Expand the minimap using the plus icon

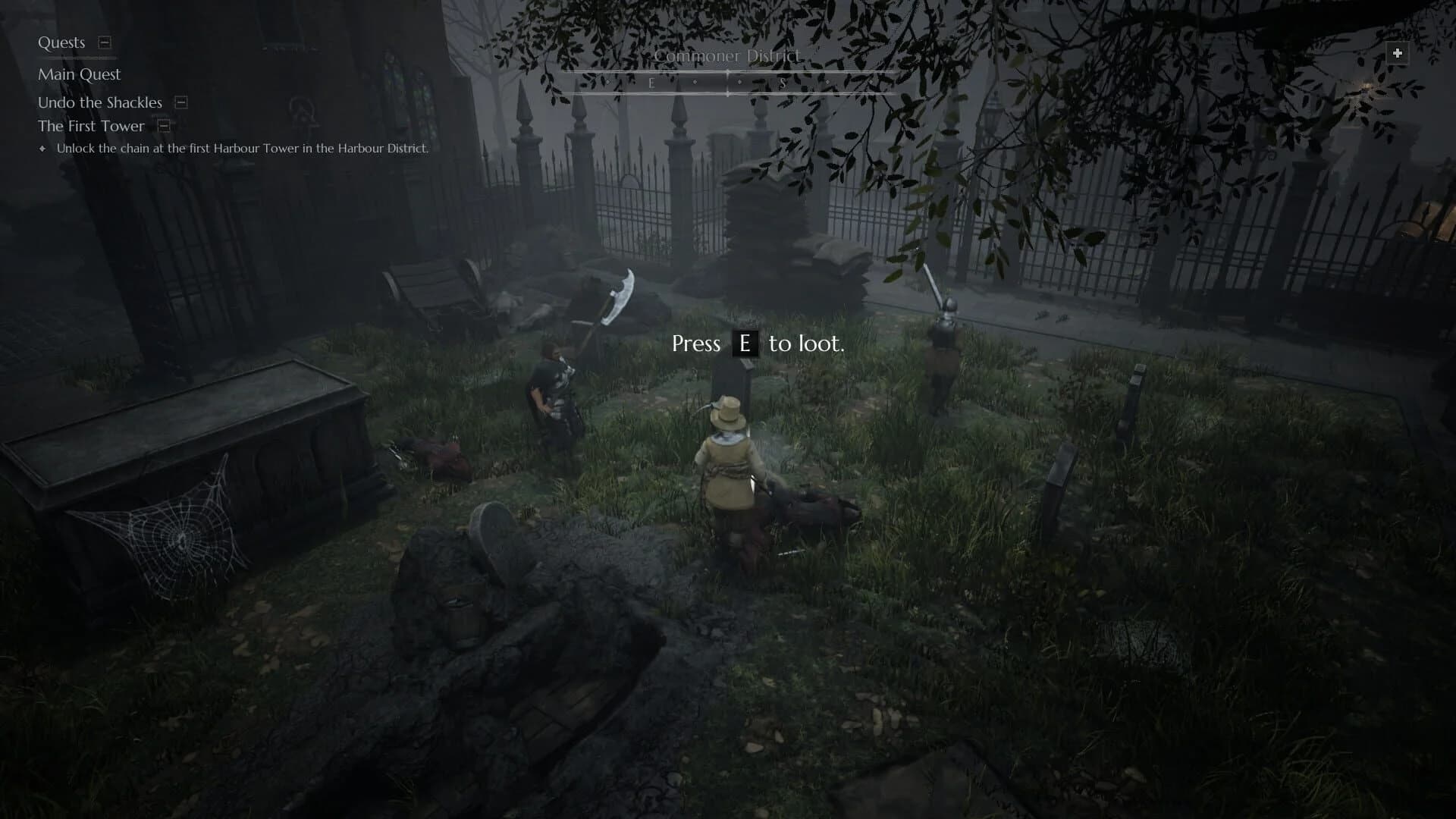1396,52
